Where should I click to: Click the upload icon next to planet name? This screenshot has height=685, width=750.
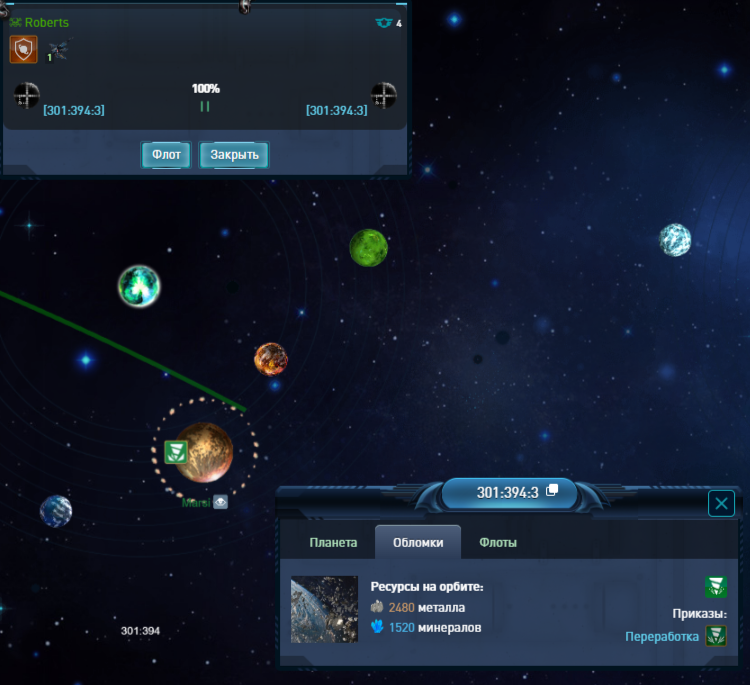[x=220, y=502]
